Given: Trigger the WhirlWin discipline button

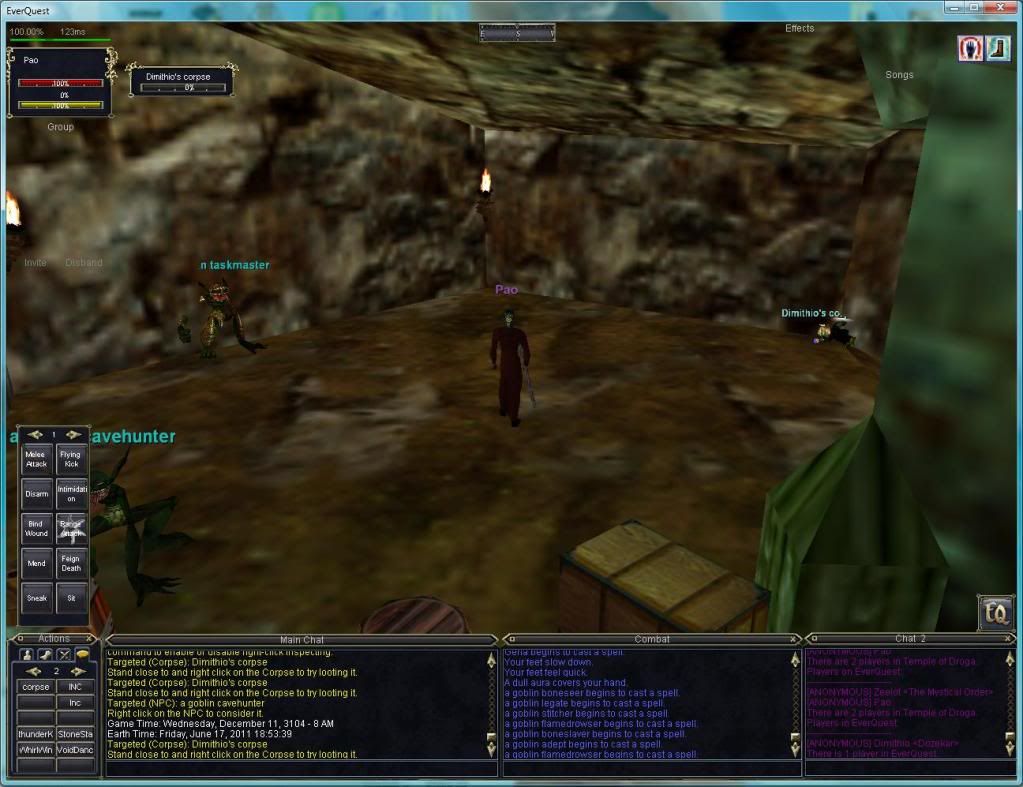Looking at the screenshot, I should pos(35,749).
